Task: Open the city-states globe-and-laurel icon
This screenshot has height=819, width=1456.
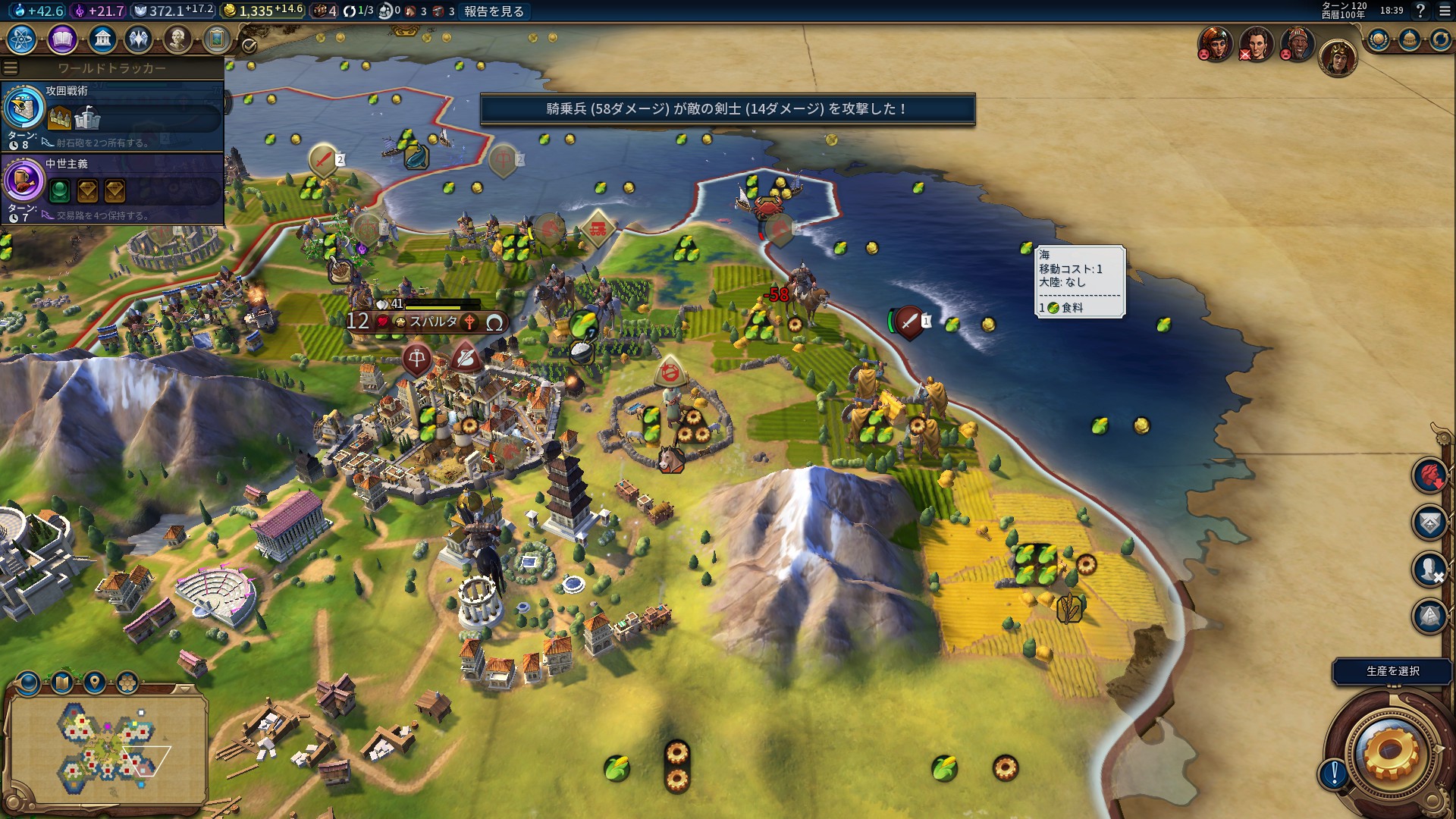Action: pyautogui.click(x=1378, y=39)
